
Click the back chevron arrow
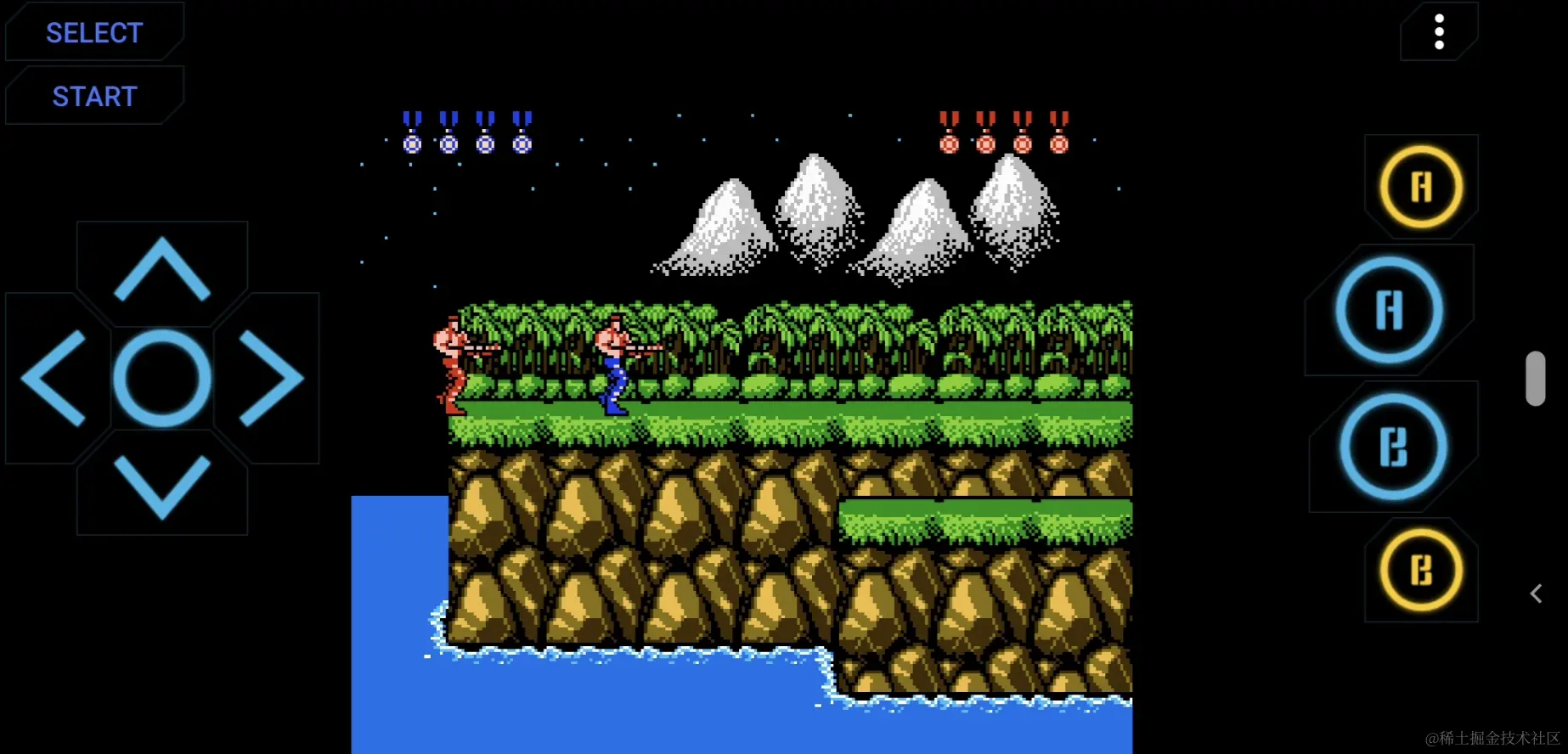1536,594
